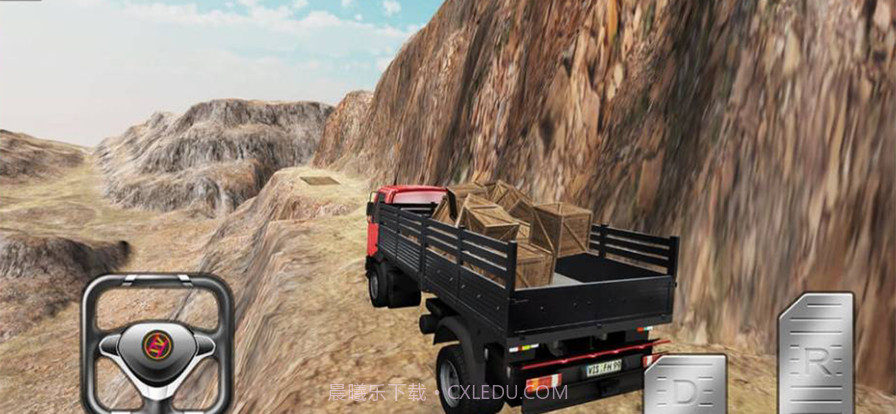Viewport: 896px width, 414px height.
Task: Hit the R reverse pedal
Action: click(816, 355)
